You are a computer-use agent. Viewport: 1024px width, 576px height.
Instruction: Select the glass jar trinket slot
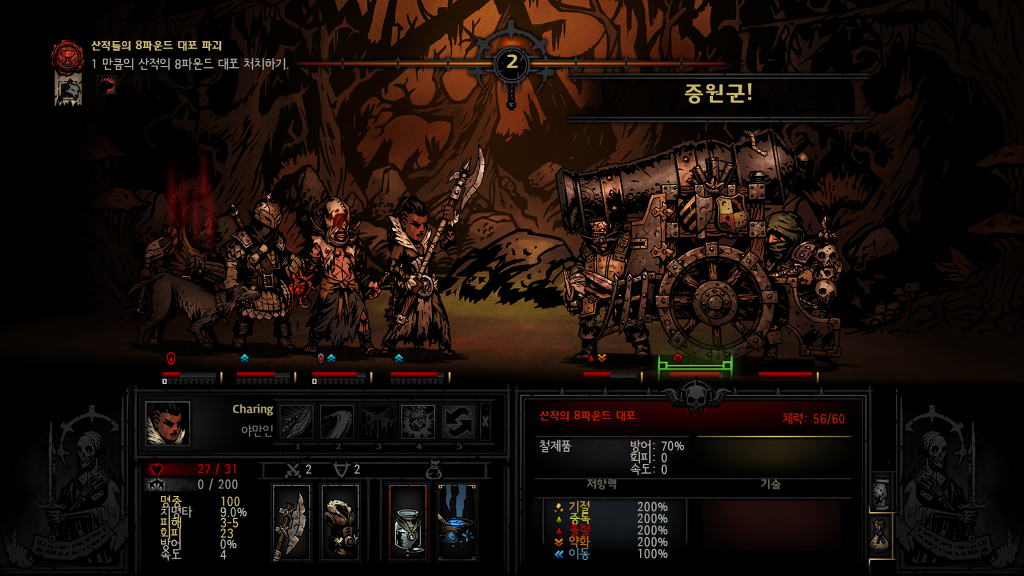click(x=408, y=522)
